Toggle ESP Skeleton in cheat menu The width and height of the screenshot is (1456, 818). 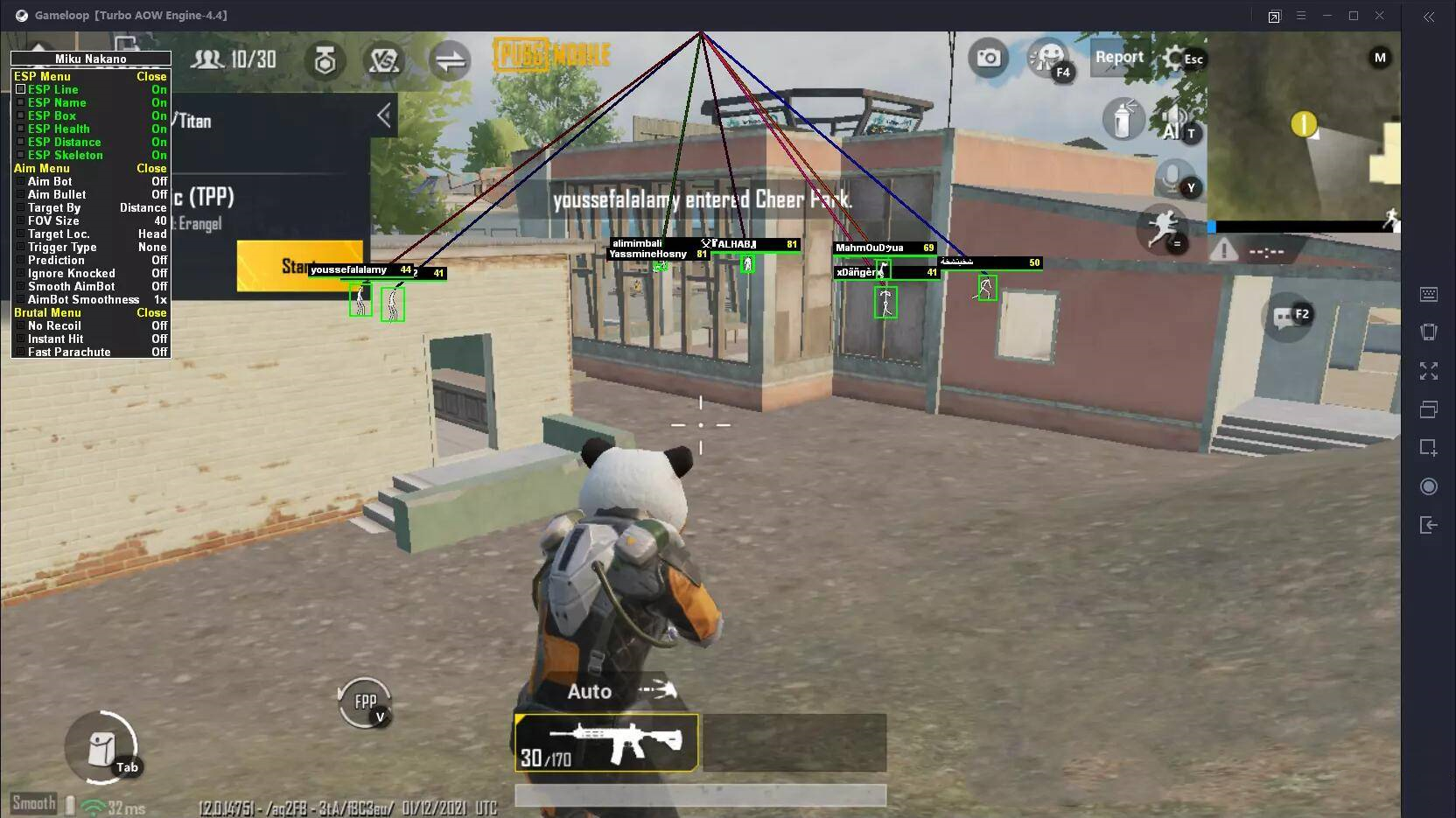[x=65, y=155]
